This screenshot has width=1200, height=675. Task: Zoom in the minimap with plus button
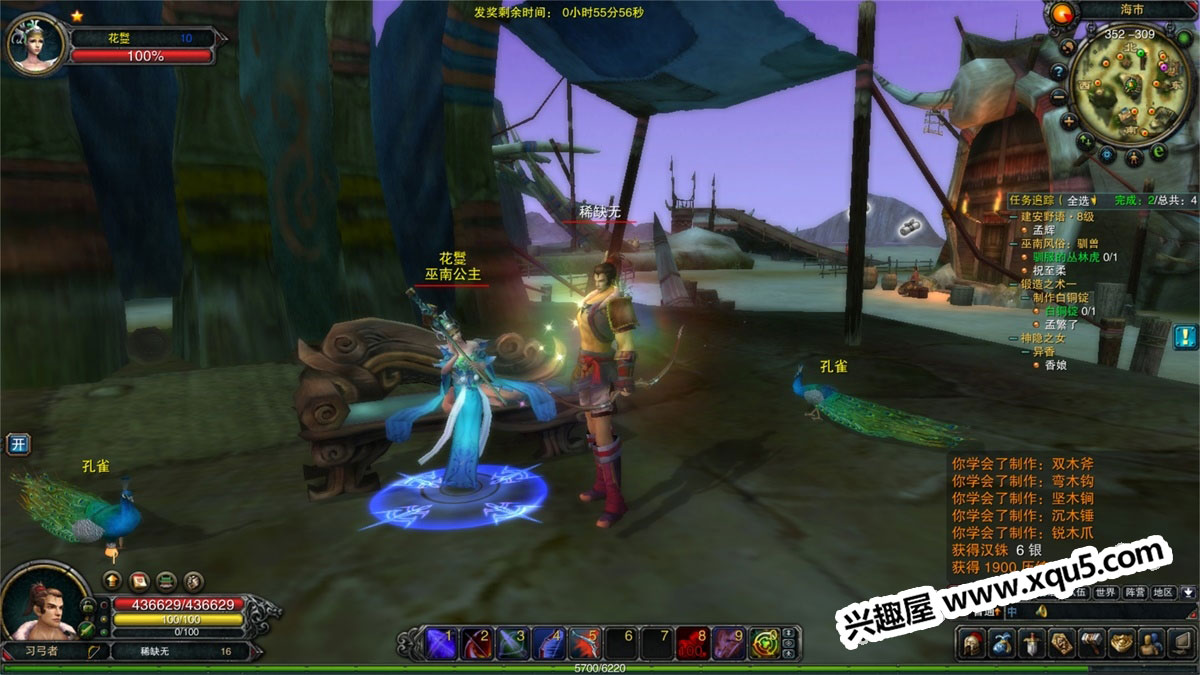[1069, 122]
